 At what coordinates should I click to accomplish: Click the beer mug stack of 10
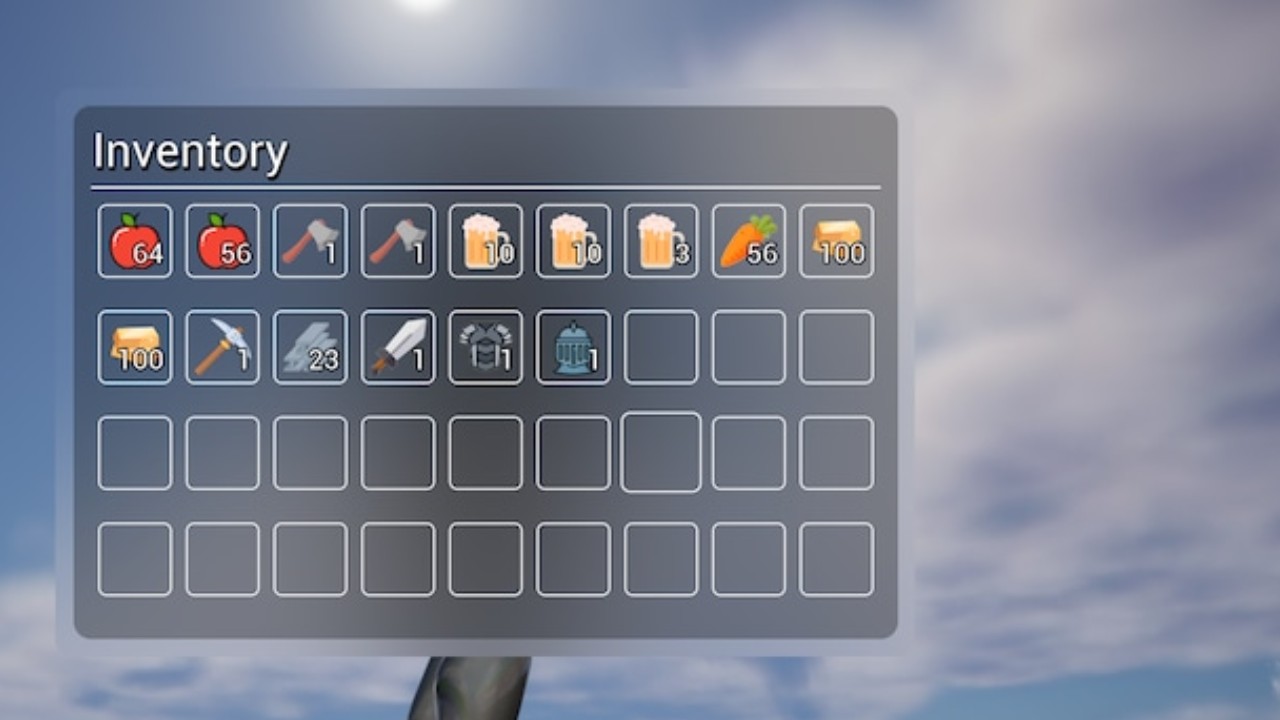click(485, 241)
